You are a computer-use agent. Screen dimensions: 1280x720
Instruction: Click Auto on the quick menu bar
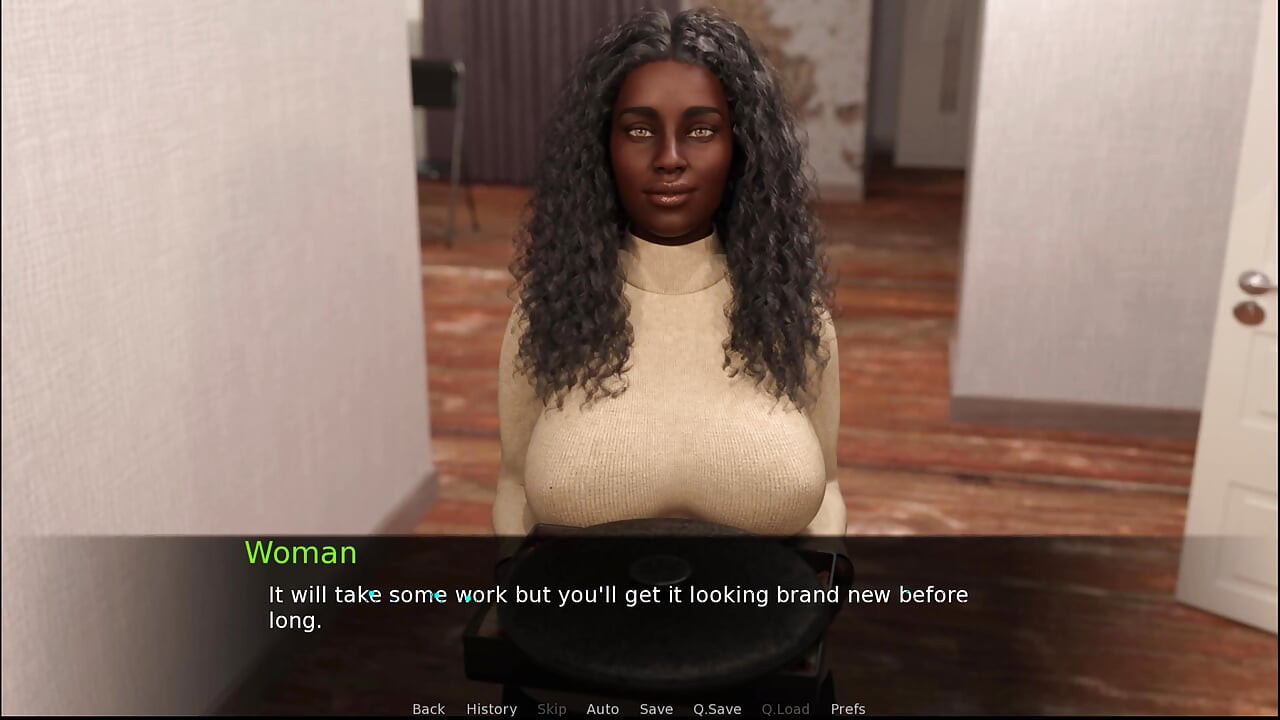[x=602, y=708]
